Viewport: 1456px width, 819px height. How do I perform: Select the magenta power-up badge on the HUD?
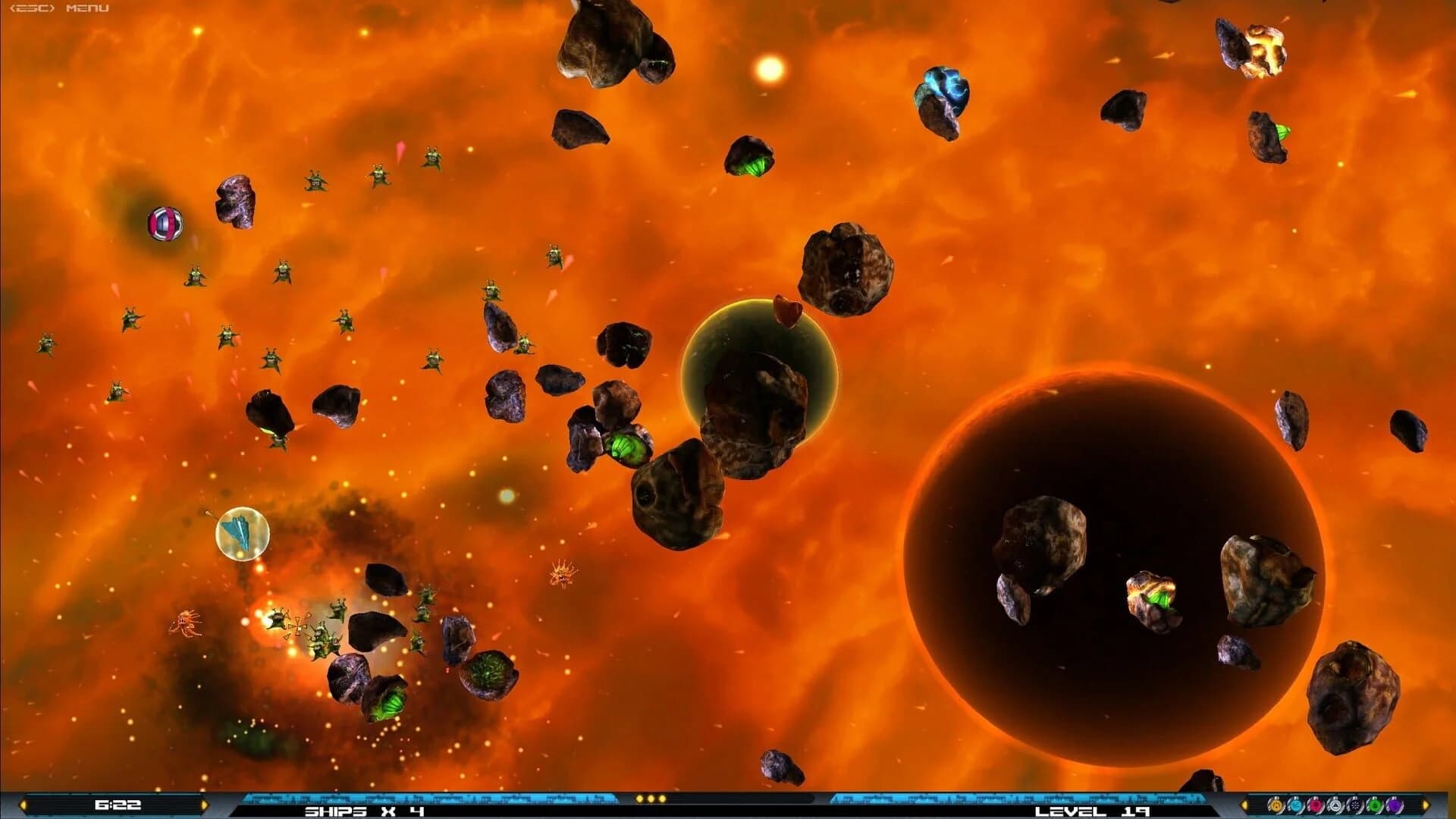pyautogui.click(x=1316, y=806)
